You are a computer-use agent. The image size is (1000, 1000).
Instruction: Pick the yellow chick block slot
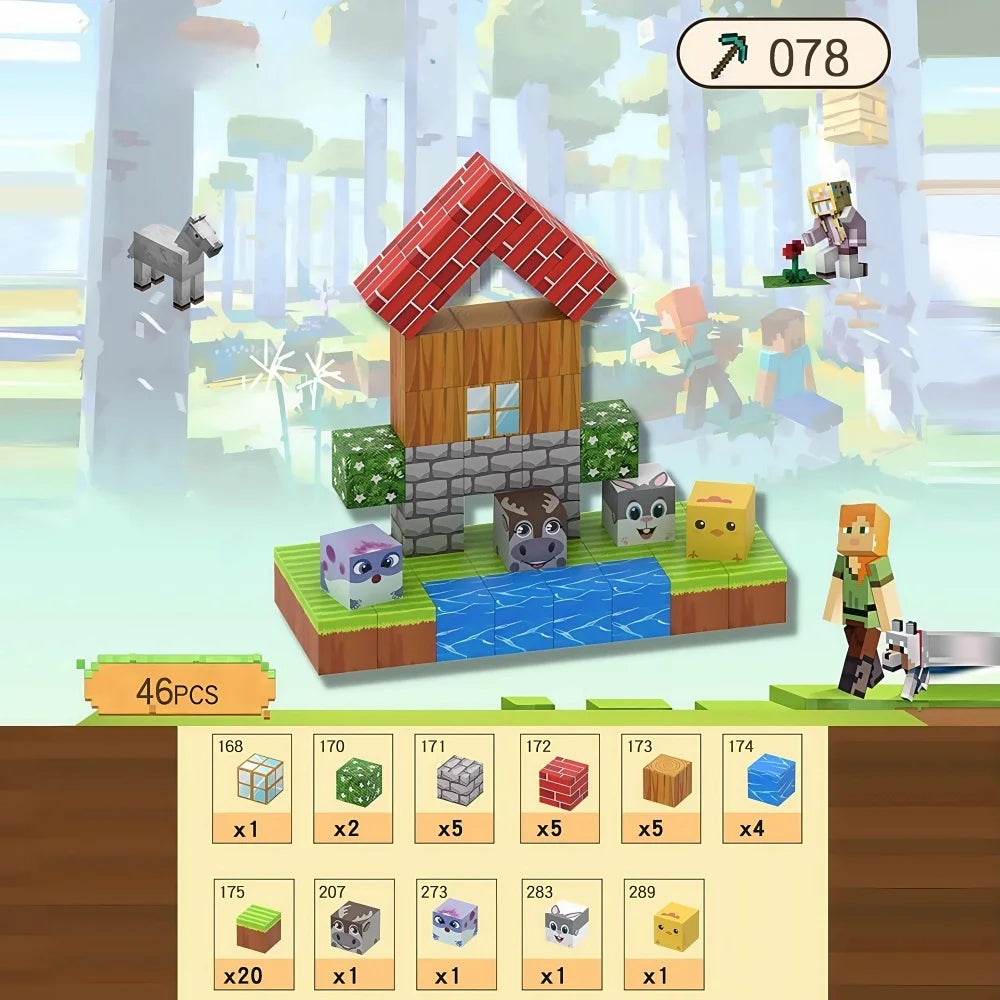[x=664, y=934]
